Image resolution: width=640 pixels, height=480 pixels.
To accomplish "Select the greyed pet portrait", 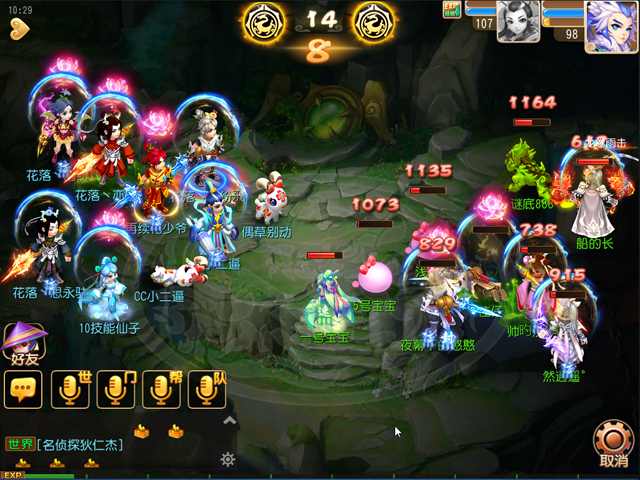I will [x=519, y=21].
